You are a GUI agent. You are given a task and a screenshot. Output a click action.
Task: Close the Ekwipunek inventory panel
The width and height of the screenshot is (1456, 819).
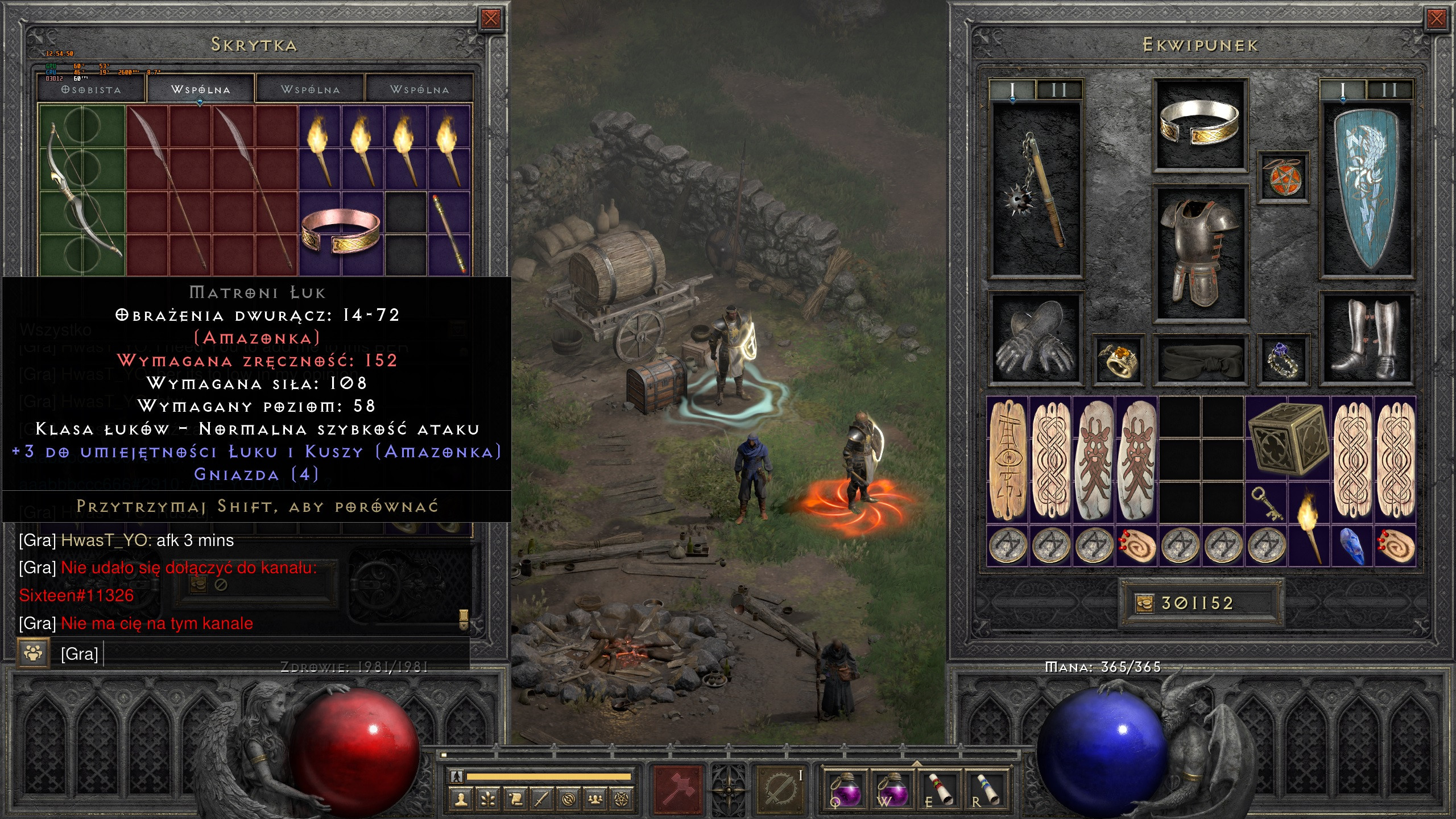click(x=1436, y=19)
